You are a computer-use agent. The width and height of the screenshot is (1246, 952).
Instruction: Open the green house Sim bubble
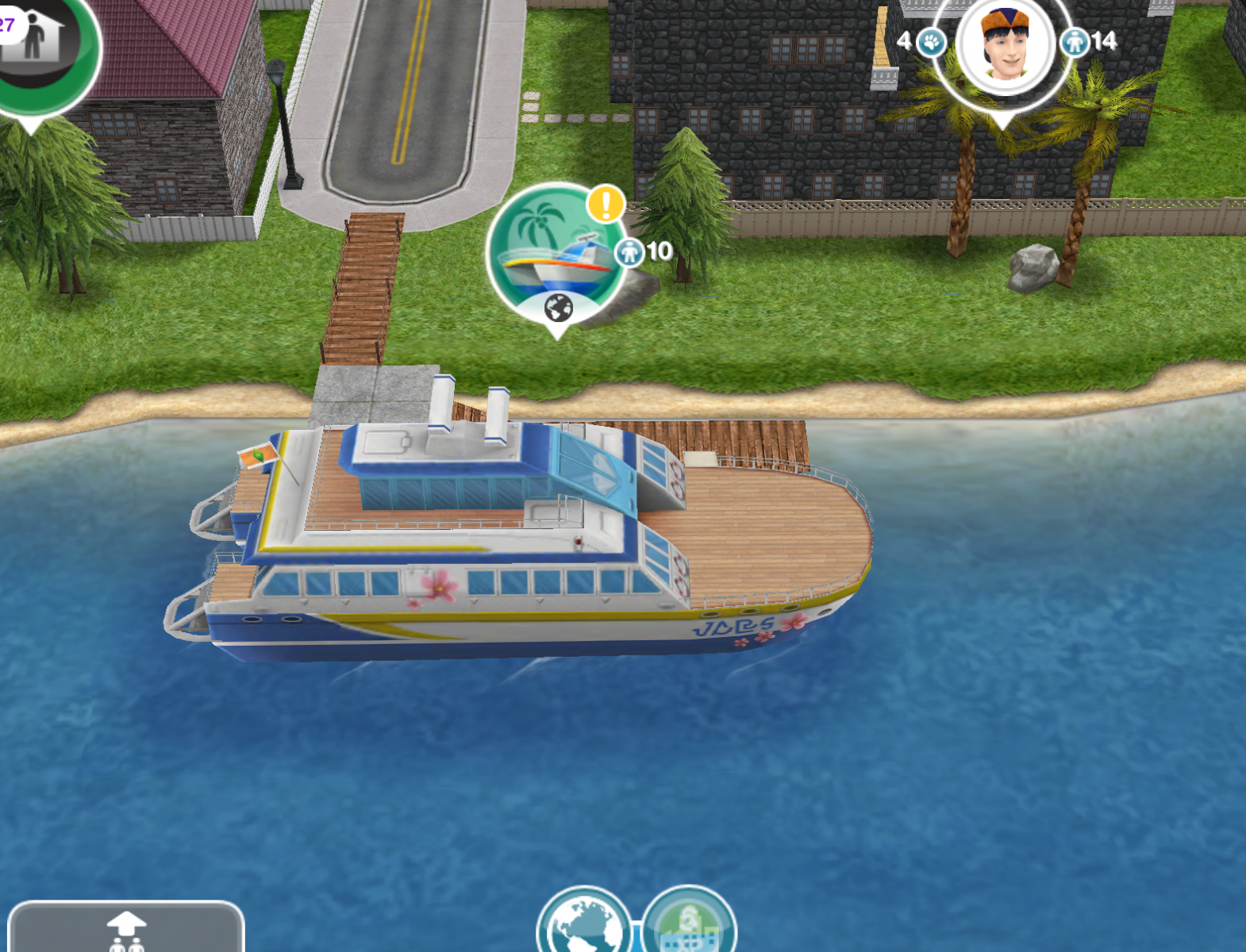[38, 44]
